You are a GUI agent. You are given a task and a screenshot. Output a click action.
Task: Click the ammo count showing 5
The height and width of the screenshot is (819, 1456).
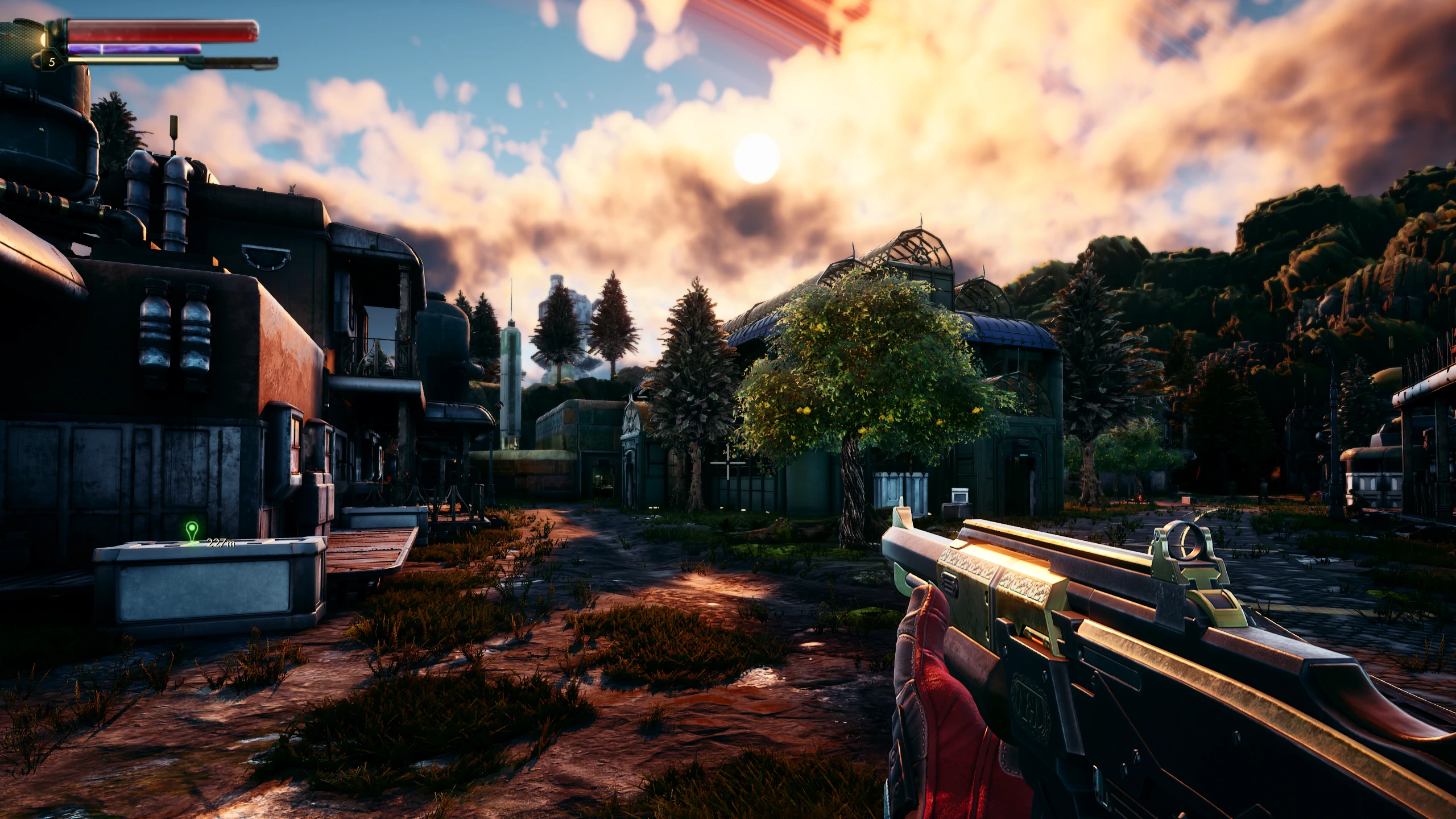pyautogui.click(x=53, y=63)
